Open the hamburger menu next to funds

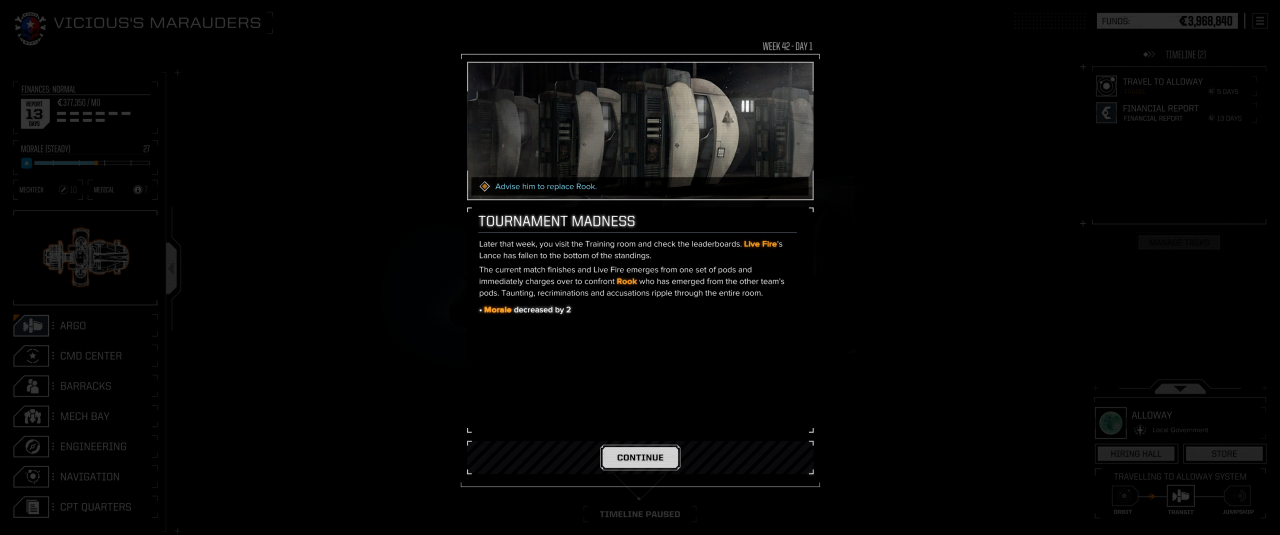point(1259,21)
